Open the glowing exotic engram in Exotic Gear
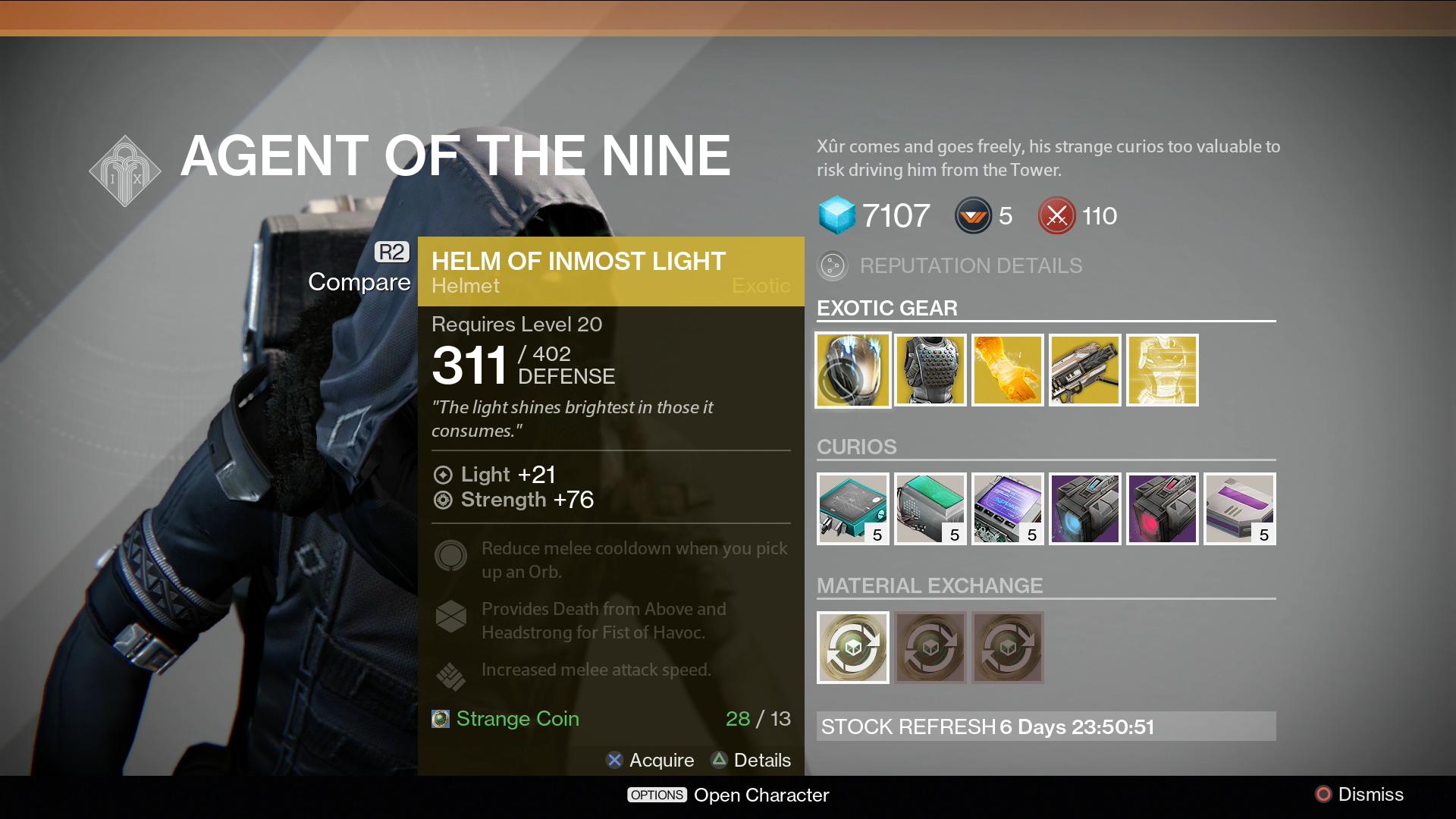The width and height of the screenshot is (1456, 819). point(1162,369)
